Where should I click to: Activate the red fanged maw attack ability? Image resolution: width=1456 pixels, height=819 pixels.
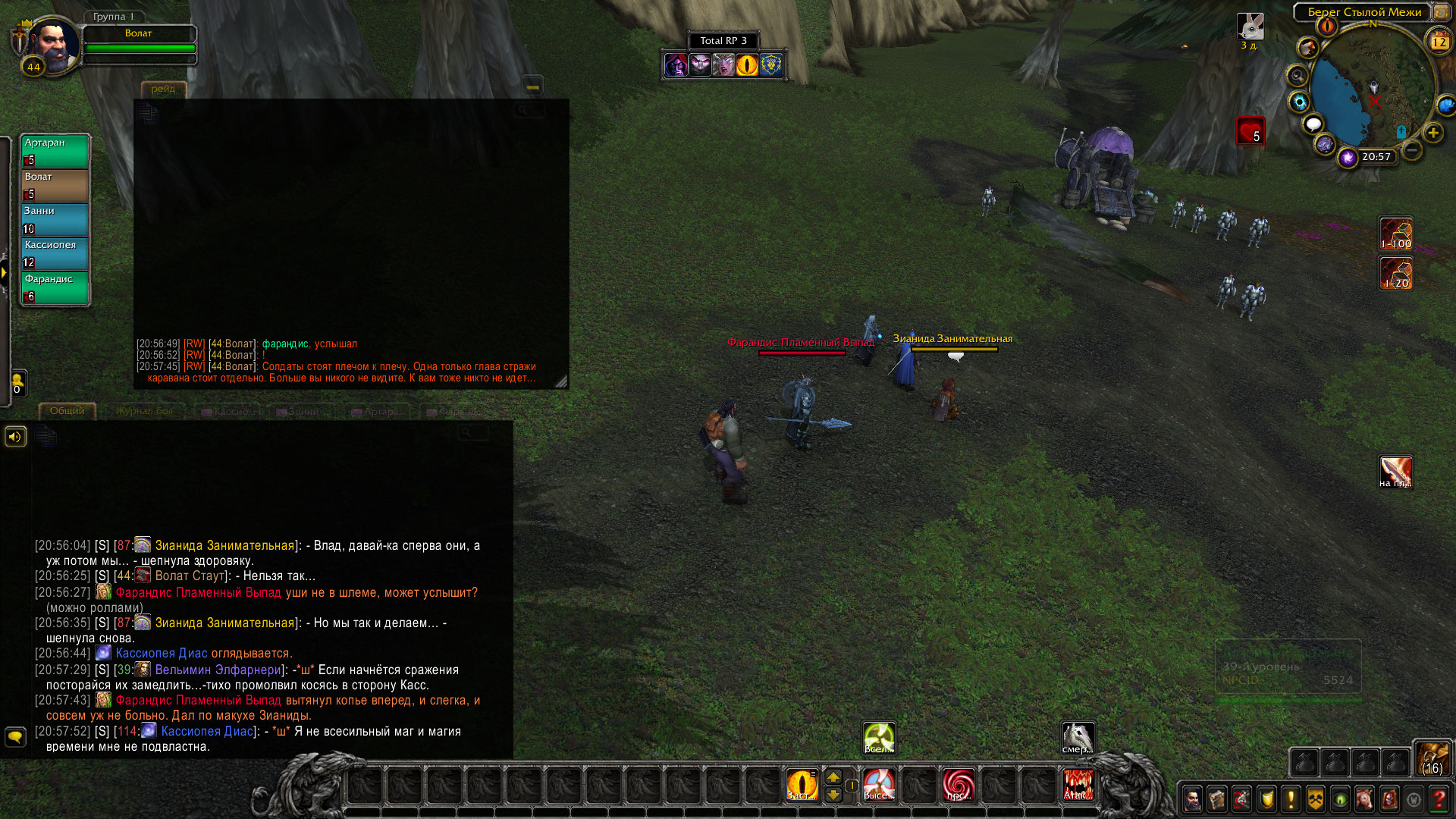point(1078,785)
